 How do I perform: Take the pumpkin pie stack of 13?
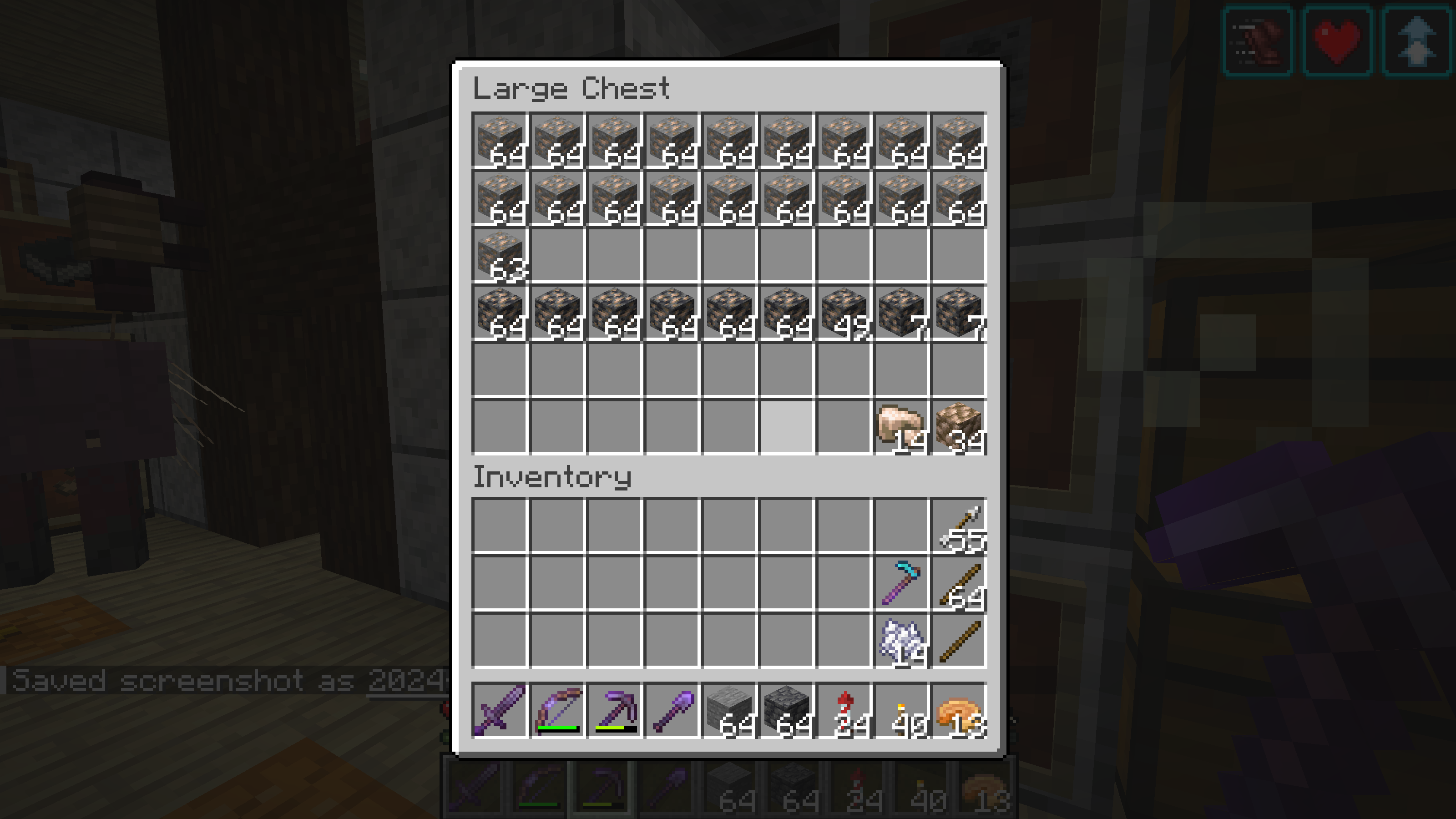tap(959, 710)
